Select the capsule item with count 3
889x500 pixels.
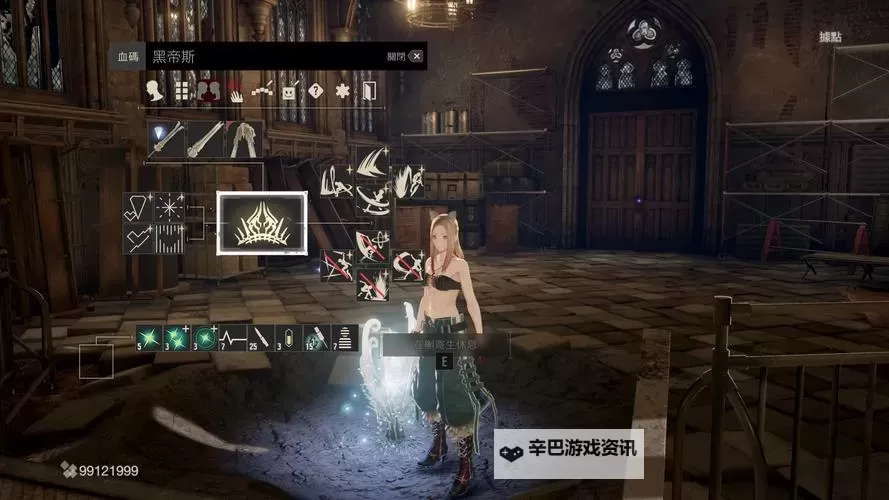click(x=288, y=337)
